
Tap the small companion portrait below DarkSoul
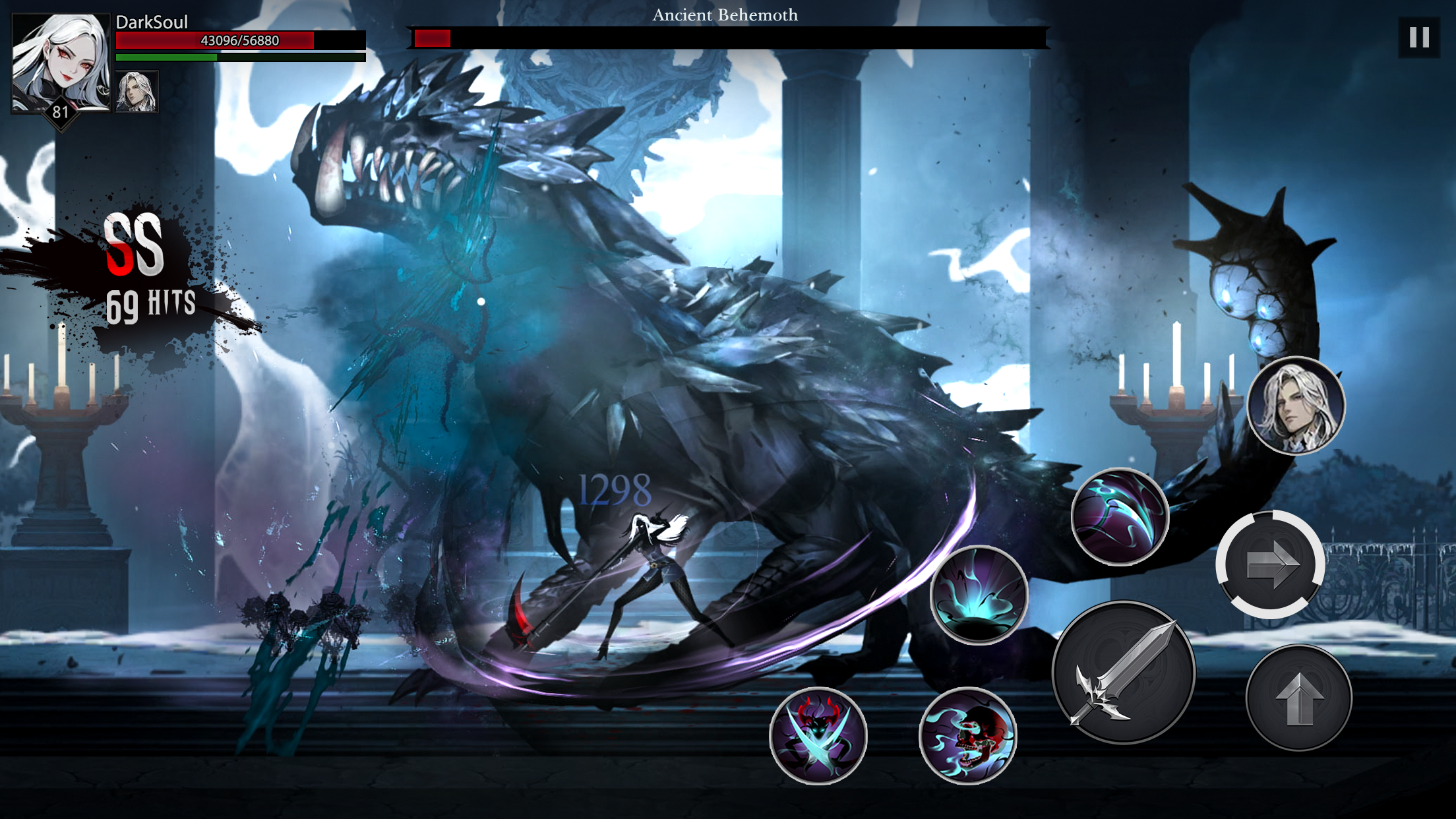point(136,92)
